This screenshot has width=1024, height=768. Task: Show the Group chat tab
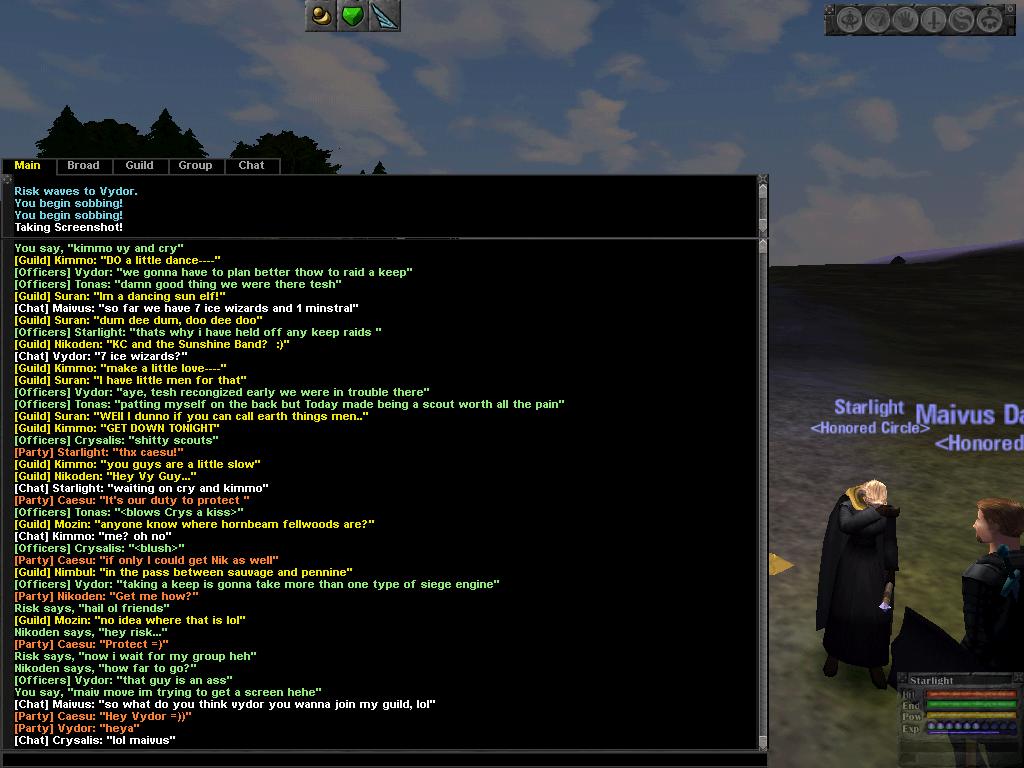pyautogui.click(x=195, y=166)
